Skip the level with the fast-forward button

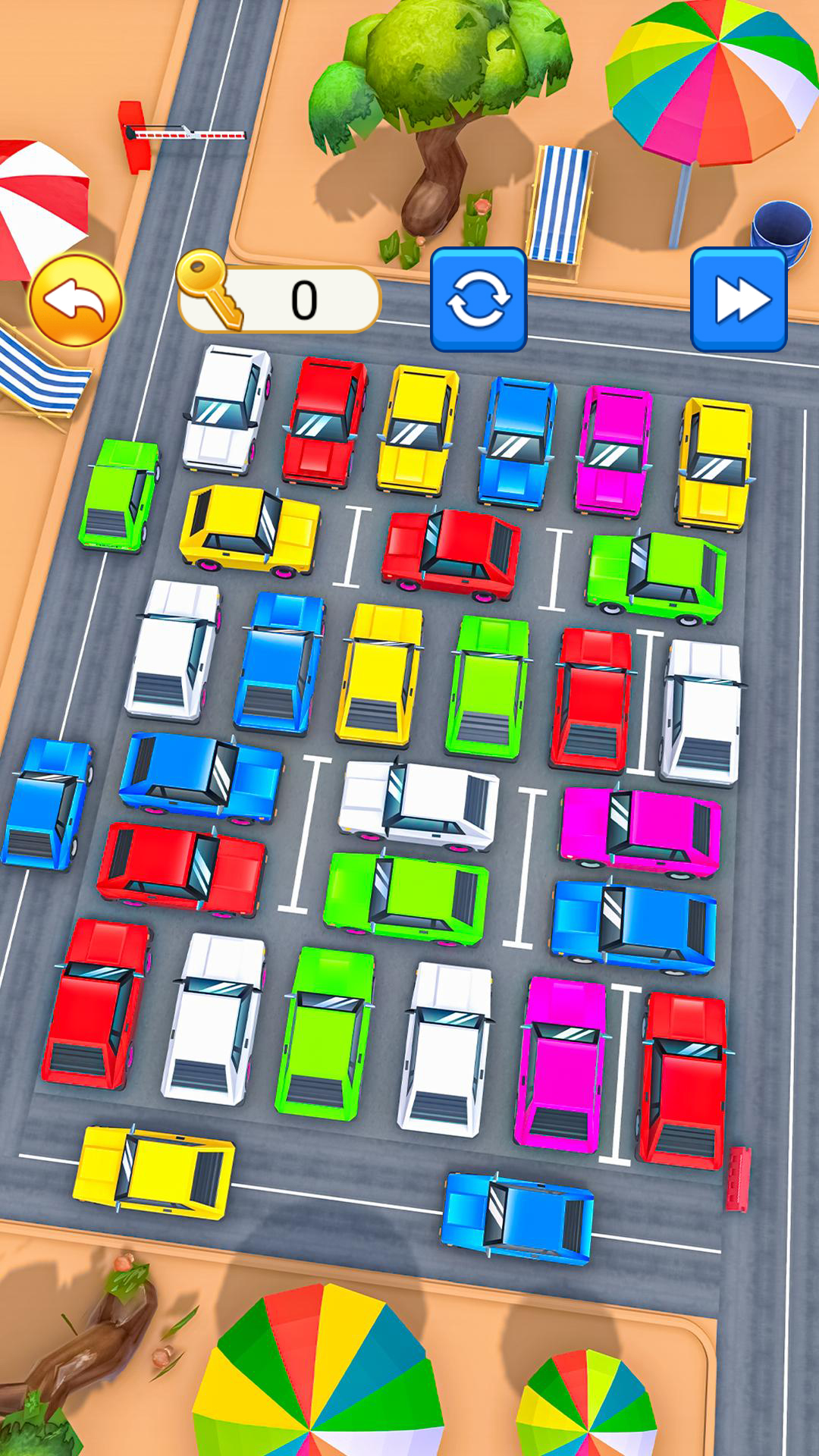click(x=739, y=300)
